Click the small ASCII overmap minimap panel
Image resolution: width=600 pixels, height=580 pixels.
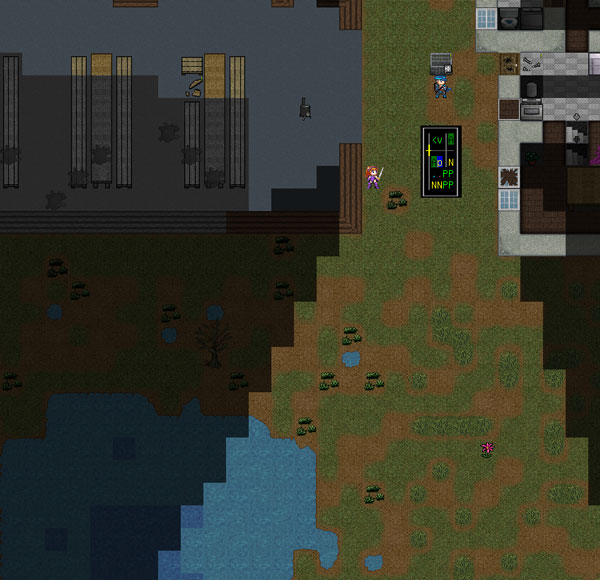point(441,160)
